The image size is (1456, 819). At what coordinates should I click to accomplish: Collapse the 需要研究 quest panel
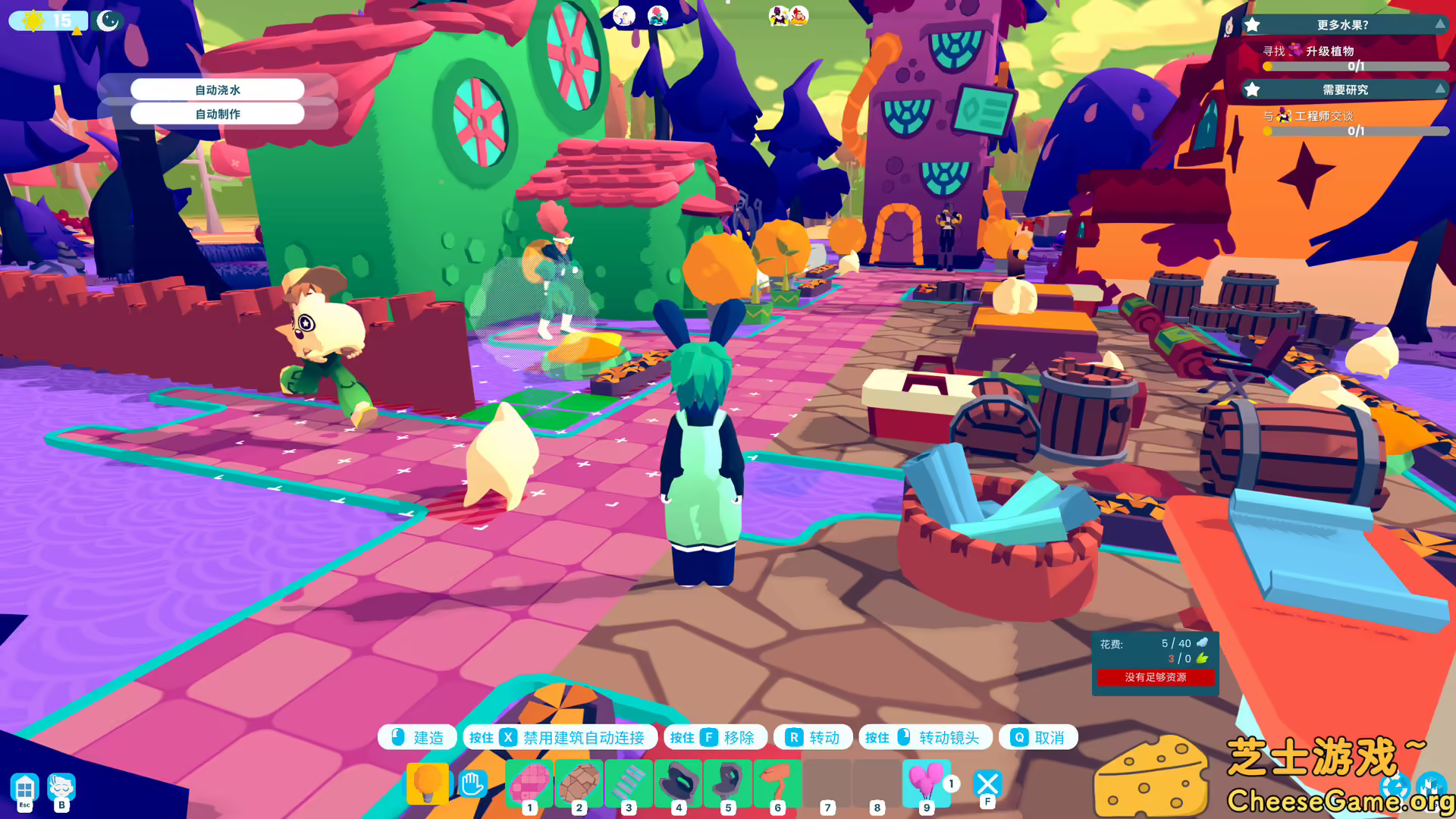1439,89
